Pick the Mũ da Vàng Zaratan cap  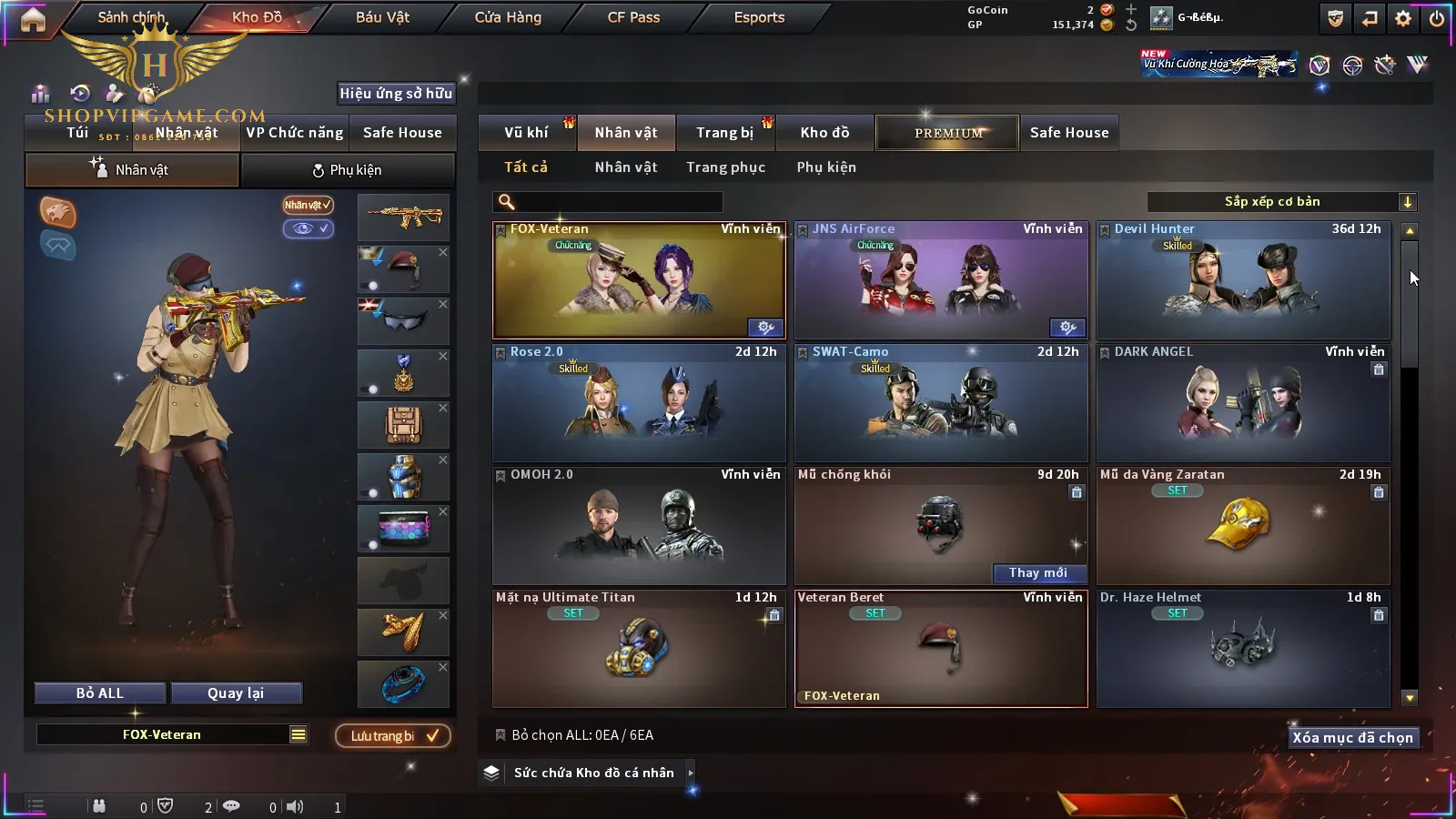pyautogui.click(x=1243, y=526)
